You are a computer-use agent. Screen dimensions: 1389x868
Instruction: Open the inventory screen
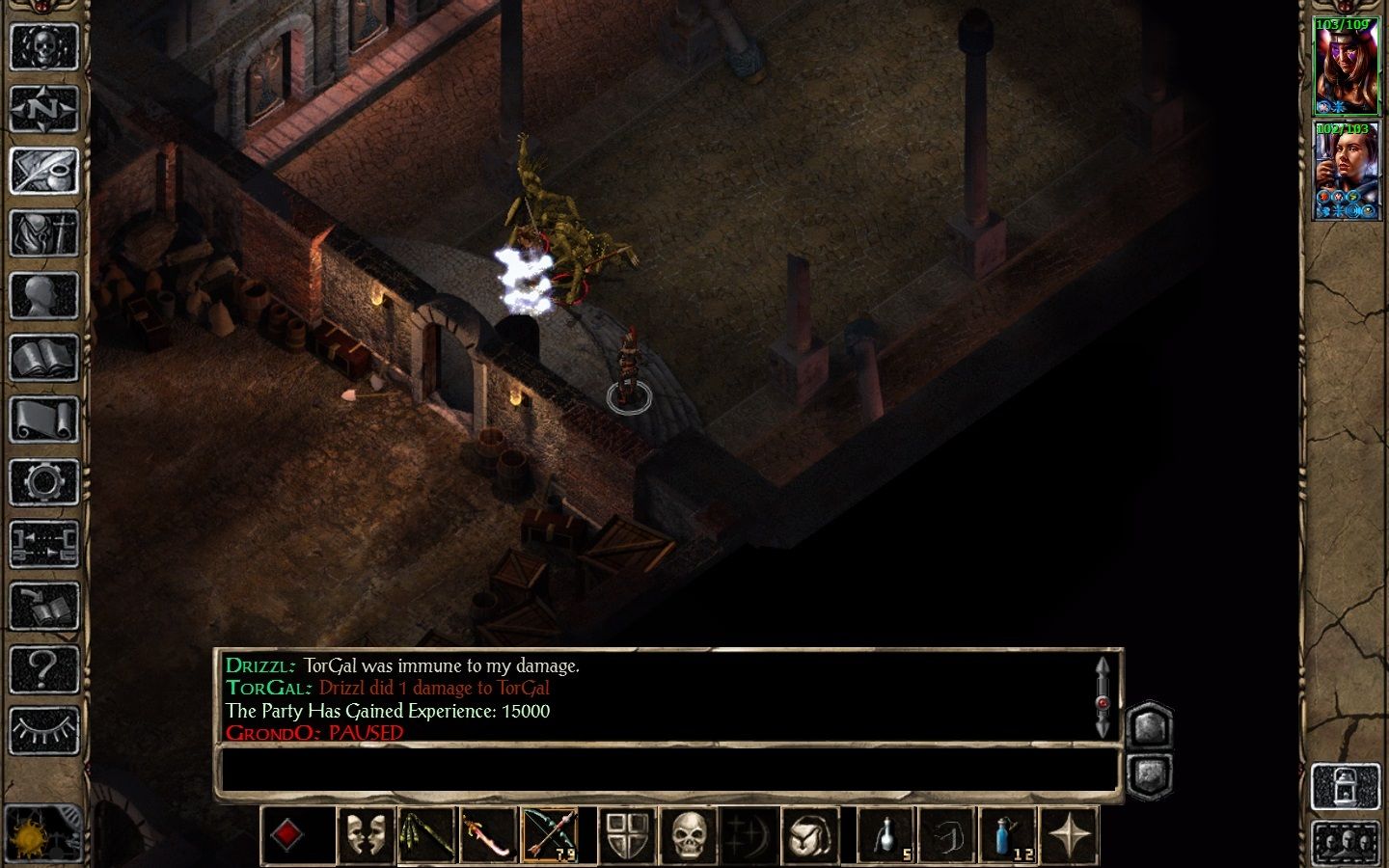pyautogui.click(x=43, y=233)
